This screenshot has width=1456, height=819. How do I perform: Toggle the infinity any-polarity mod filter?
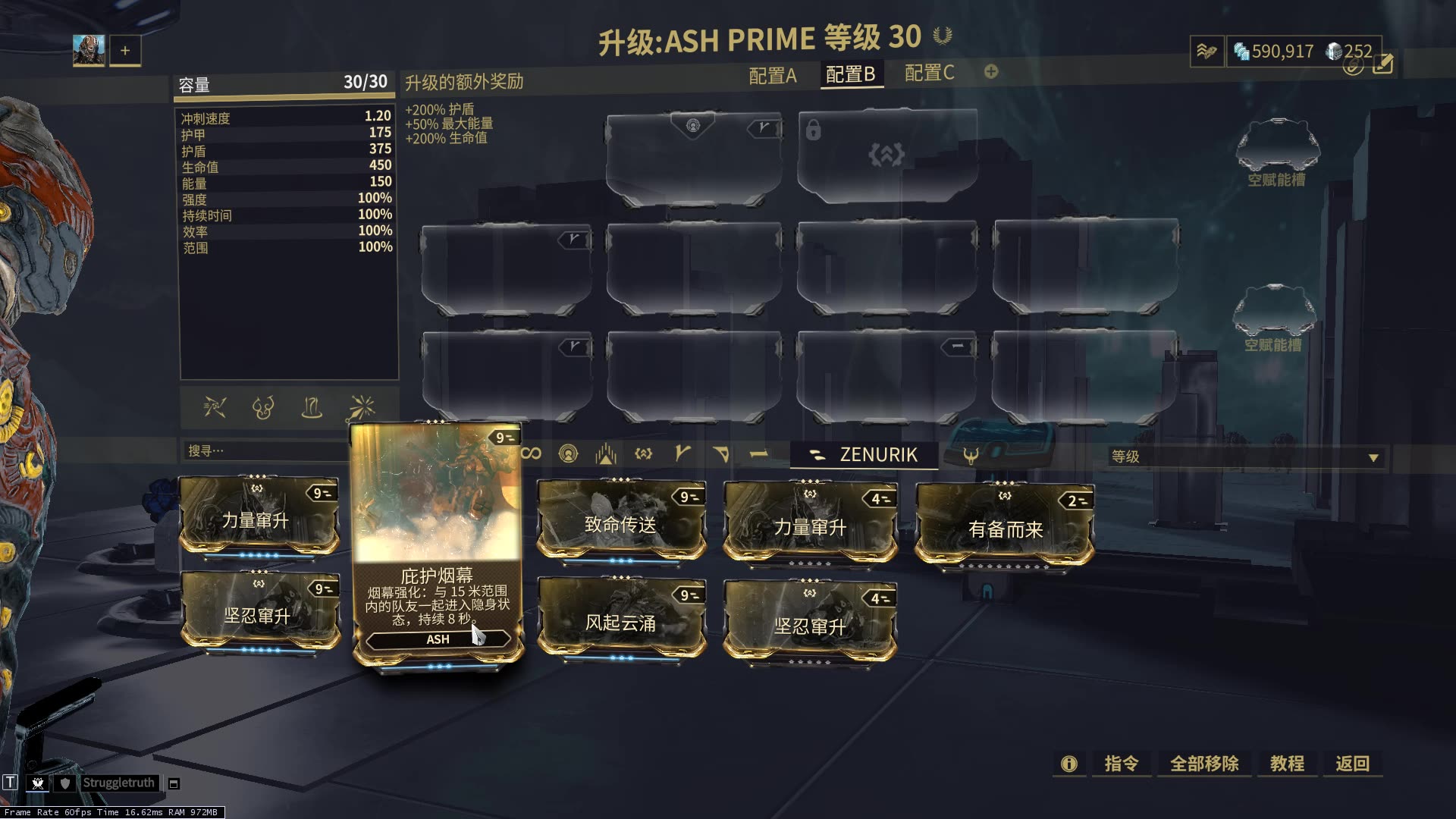click(x=531, y=453)
